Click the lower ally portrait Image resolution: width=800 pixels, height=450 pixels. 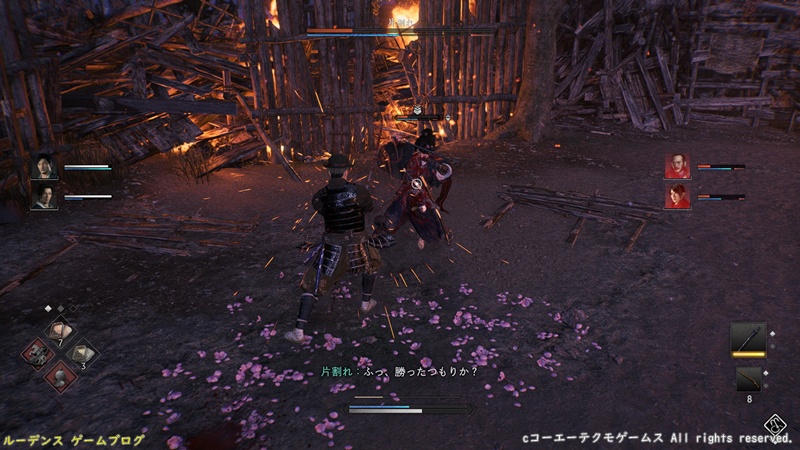(x=44, y=195)
